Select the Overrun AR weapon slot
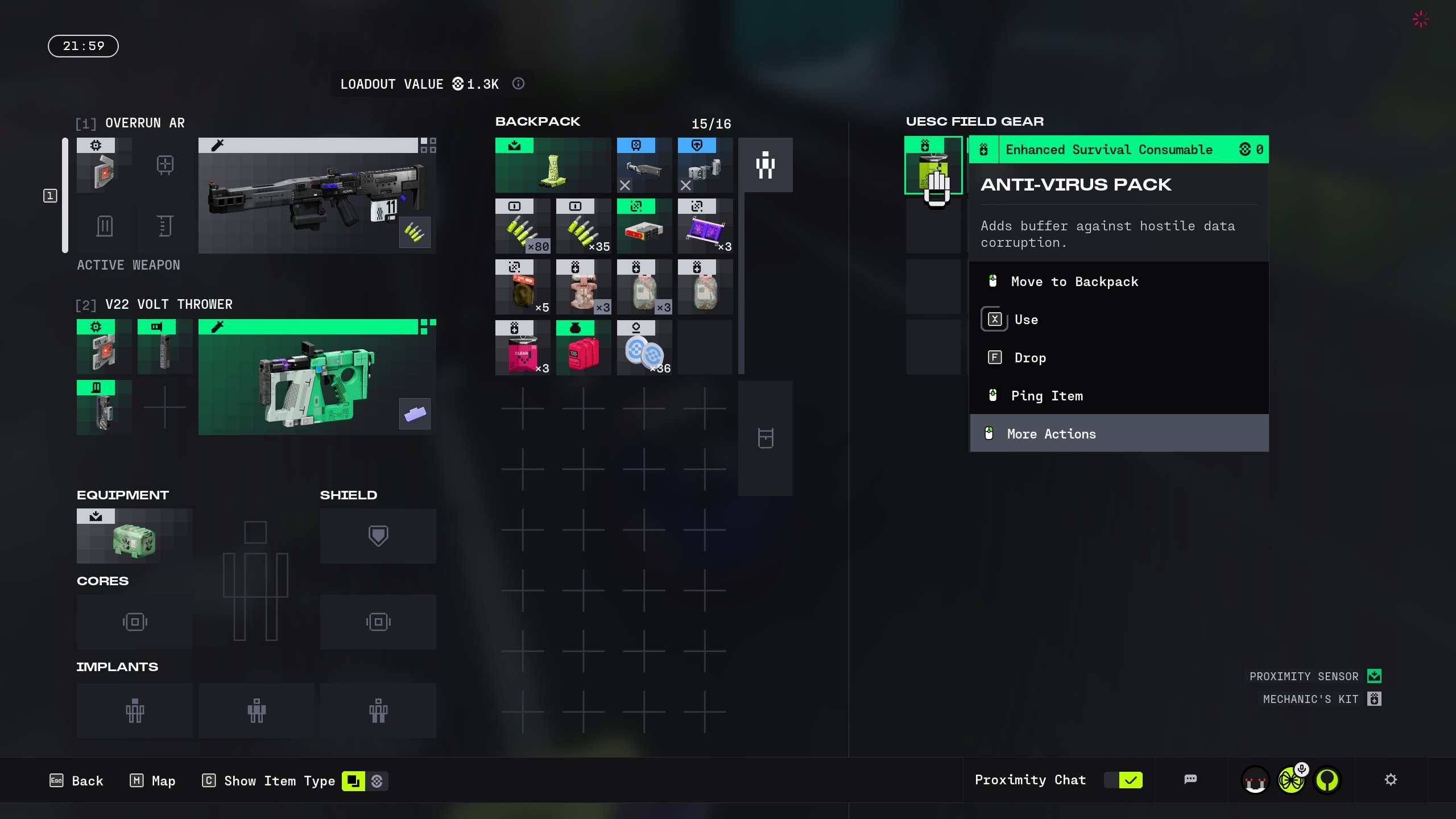 (x=317, y=196)
